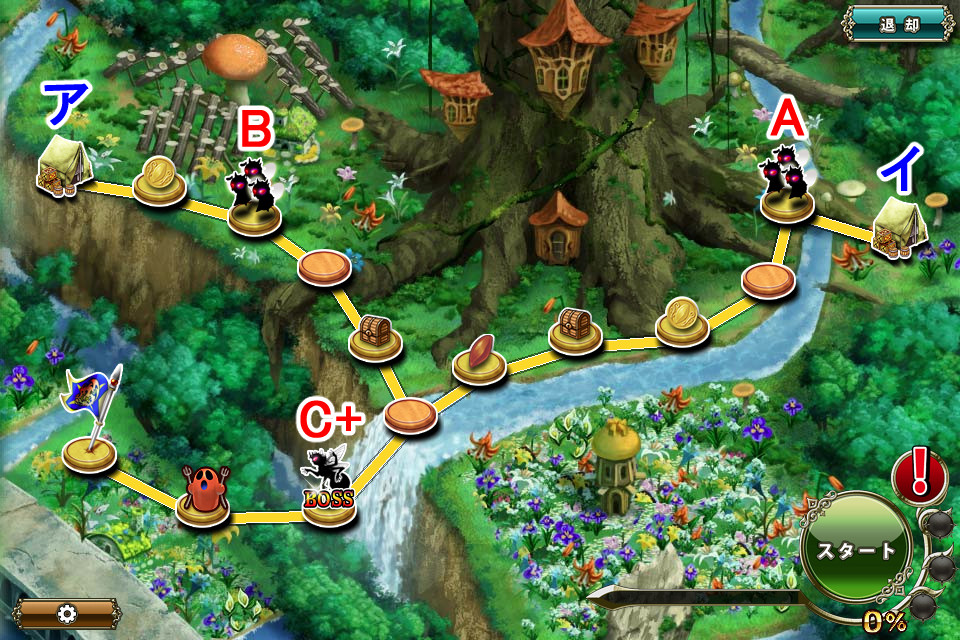Screen dimensions: 960x640
Task: Open the gear settings button
Action: pyautogui.click(x=66, y=613)
